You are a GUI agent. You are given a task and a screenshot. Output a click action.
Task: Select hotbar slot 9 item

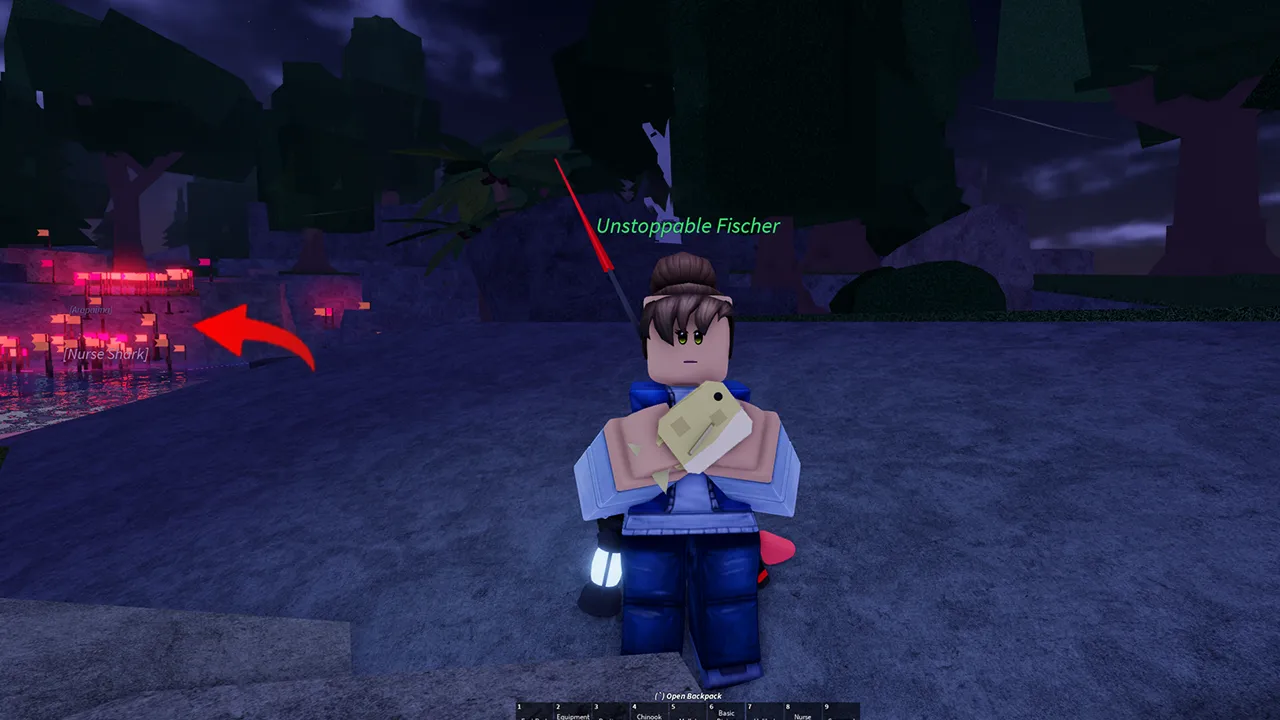coord(841,712)
